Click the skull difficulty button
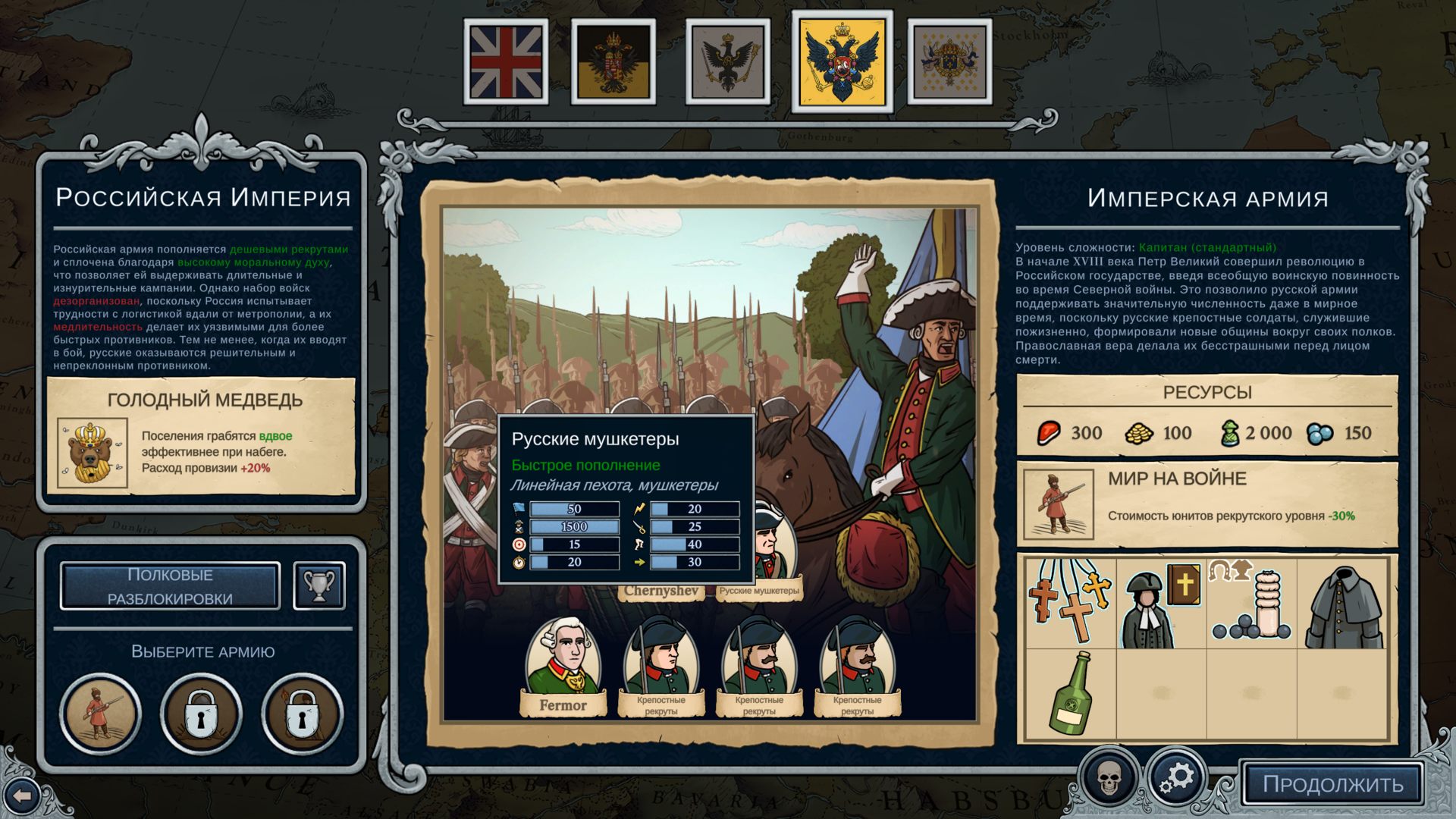Image resolution: width=1456 pixels, height=819 pixels. 1108,778
